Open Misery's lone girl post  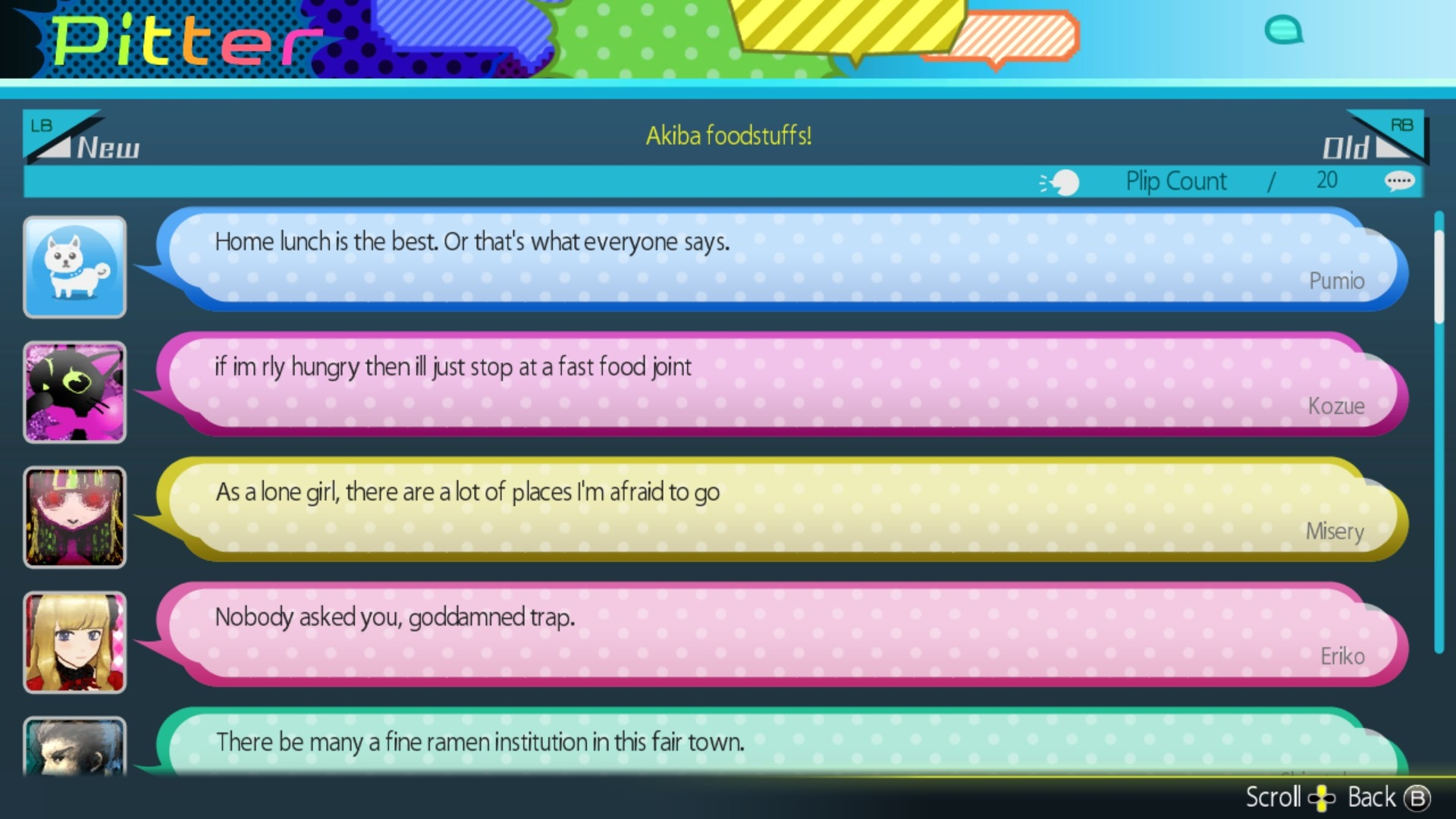[781, 509]
